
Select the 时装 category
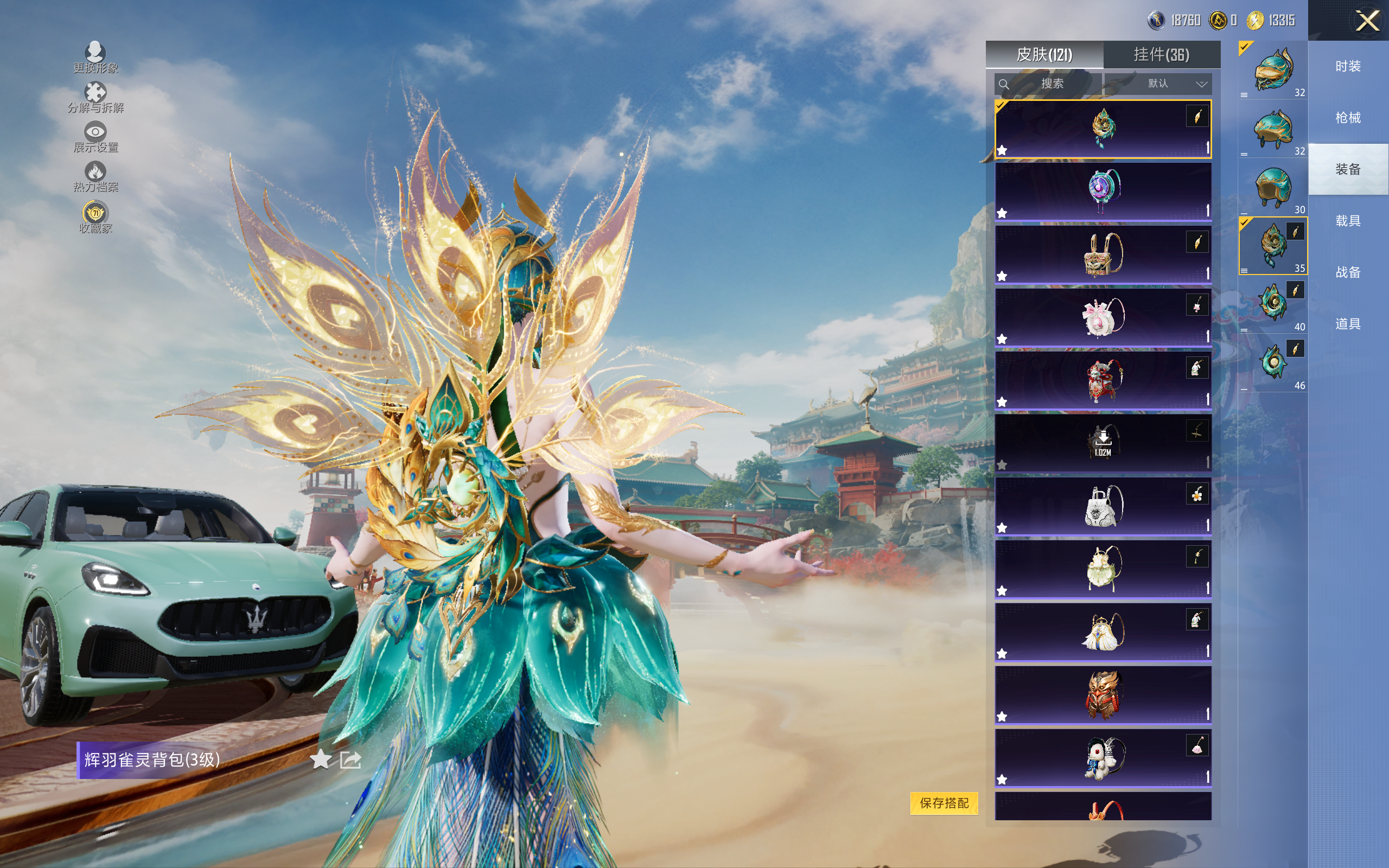click(1347, 67)
